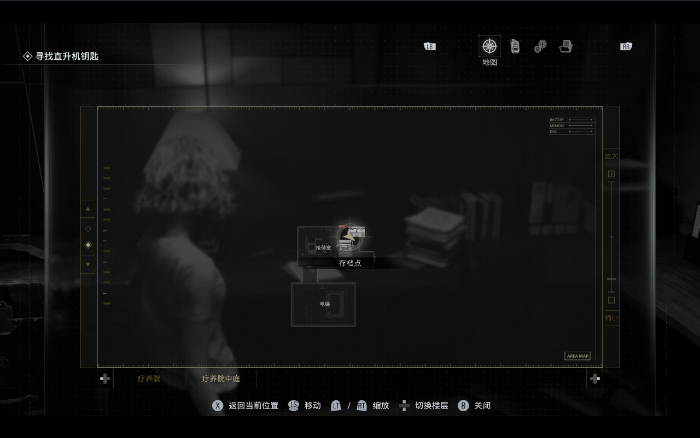Open the file folder tab
The width and height of the screenshot is (700, 438).
pos(565,46)
